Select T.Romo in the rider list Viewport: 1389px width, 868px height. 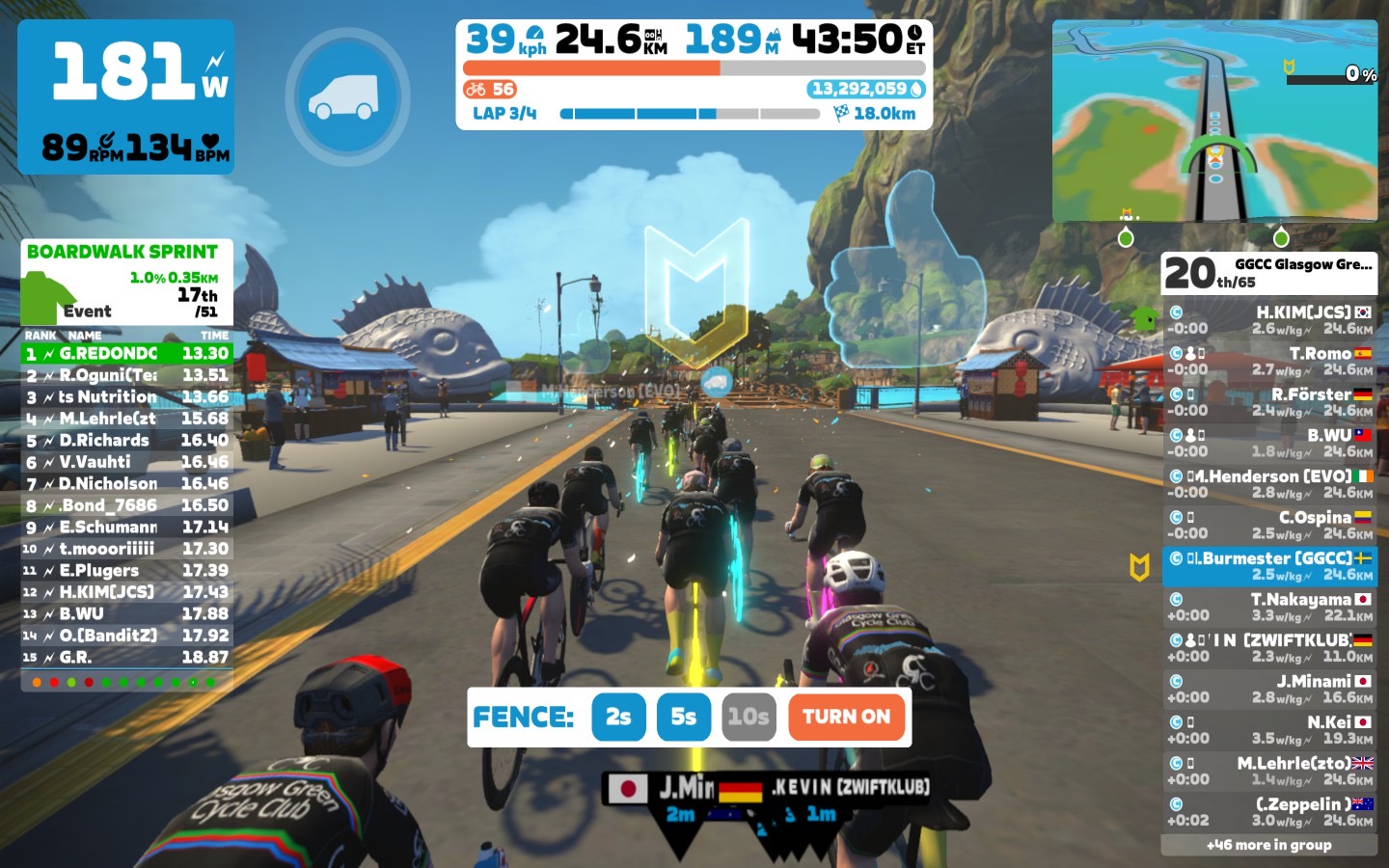click(1269, 361)
